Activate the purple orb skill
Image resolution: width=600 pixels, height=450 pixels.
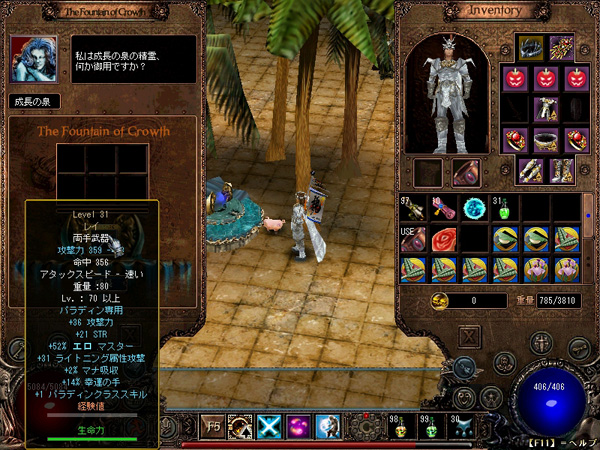tap(297, 425)
